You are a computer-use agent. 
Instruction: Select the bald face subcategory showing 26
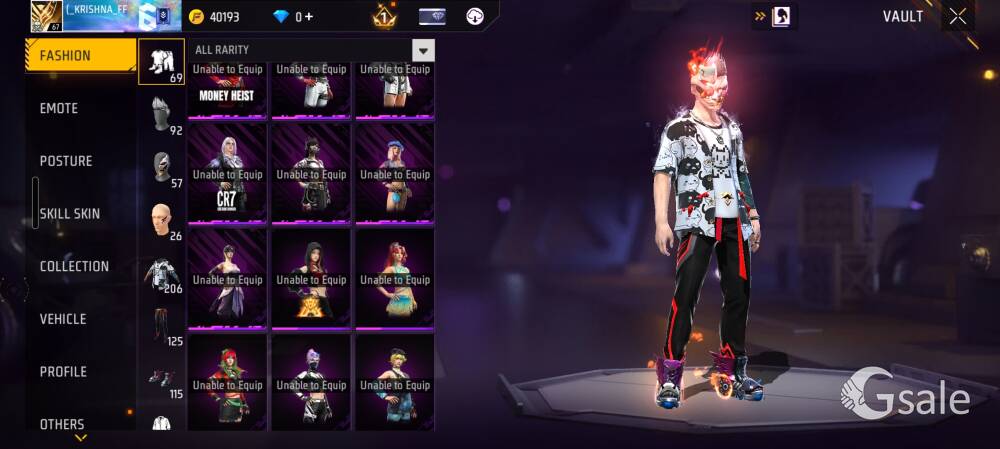(161, 220)
